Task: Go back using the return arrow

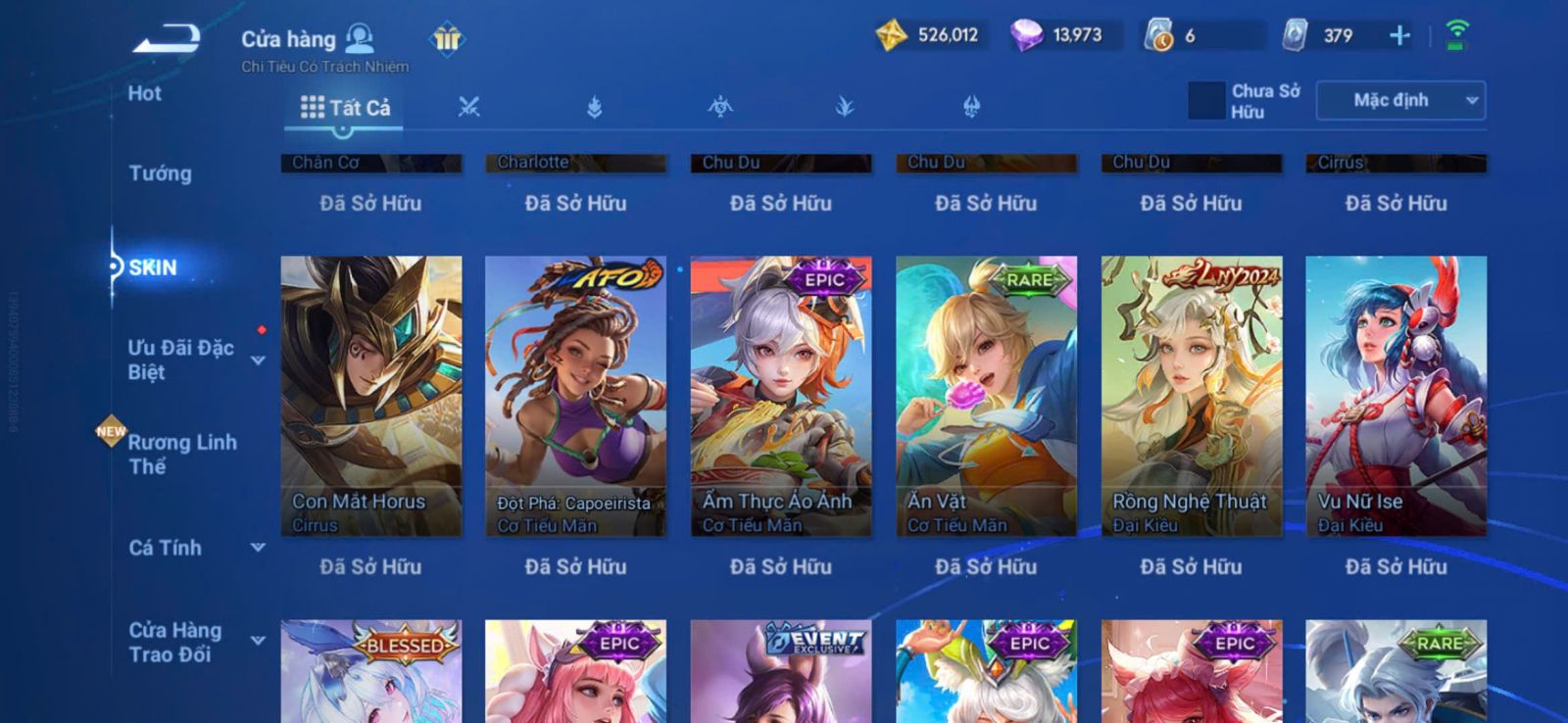Action: pyautogui.click(x=167, y=41)
